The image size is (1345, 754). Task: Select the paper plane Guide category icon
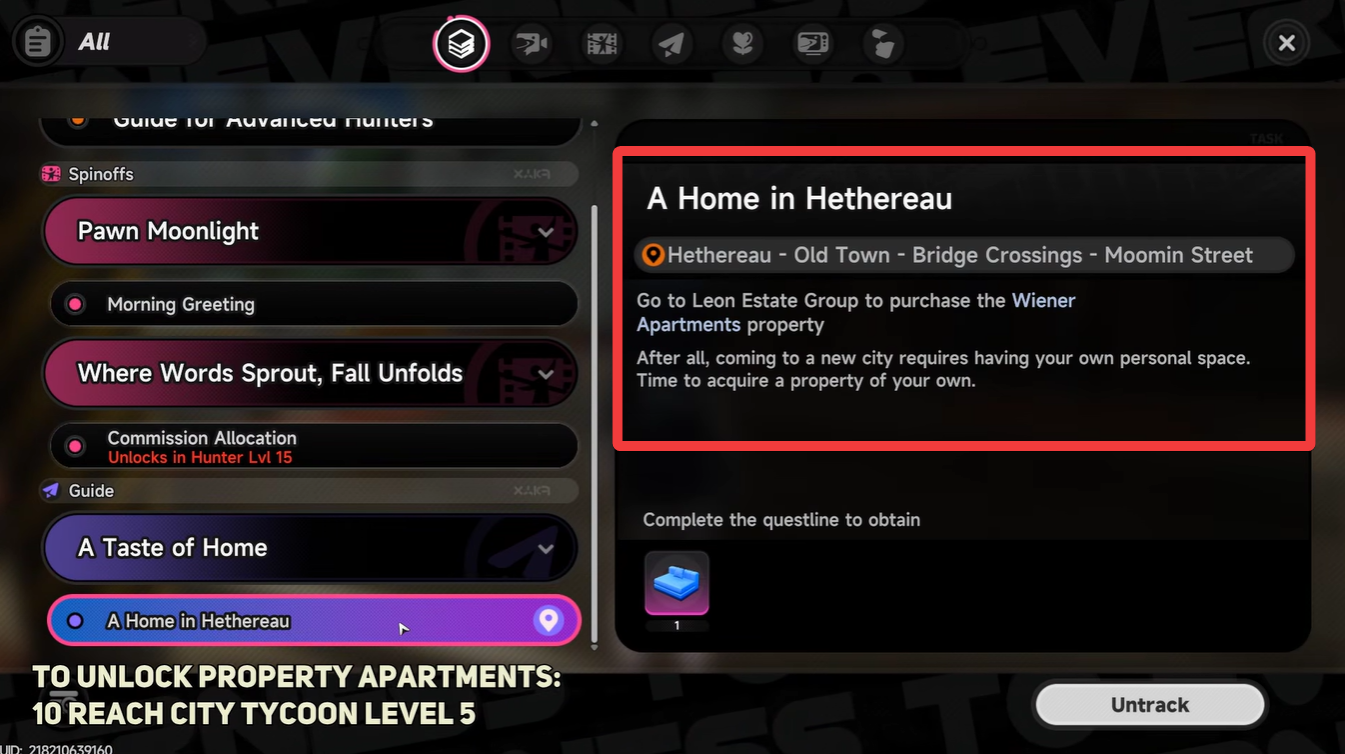[671, 43]
